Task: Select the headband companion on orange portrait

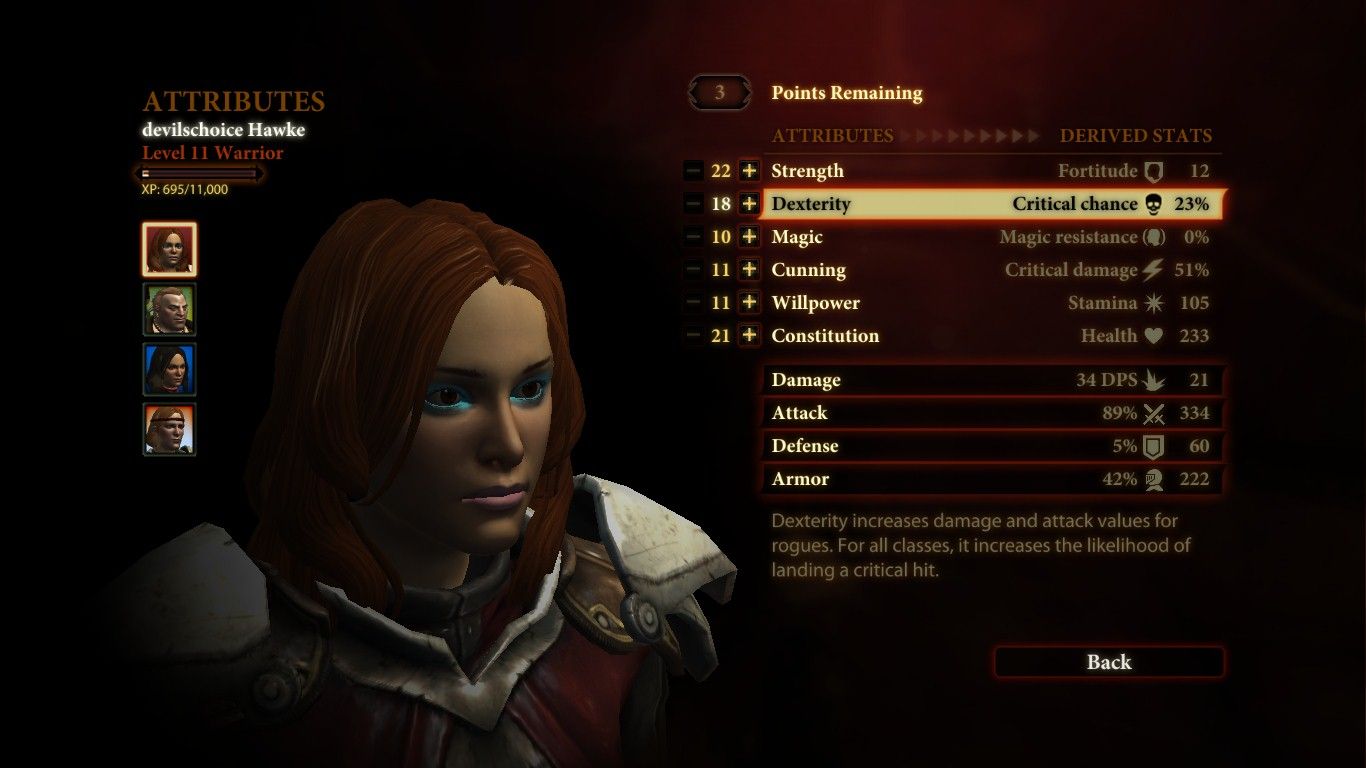Action: [169, 429]
